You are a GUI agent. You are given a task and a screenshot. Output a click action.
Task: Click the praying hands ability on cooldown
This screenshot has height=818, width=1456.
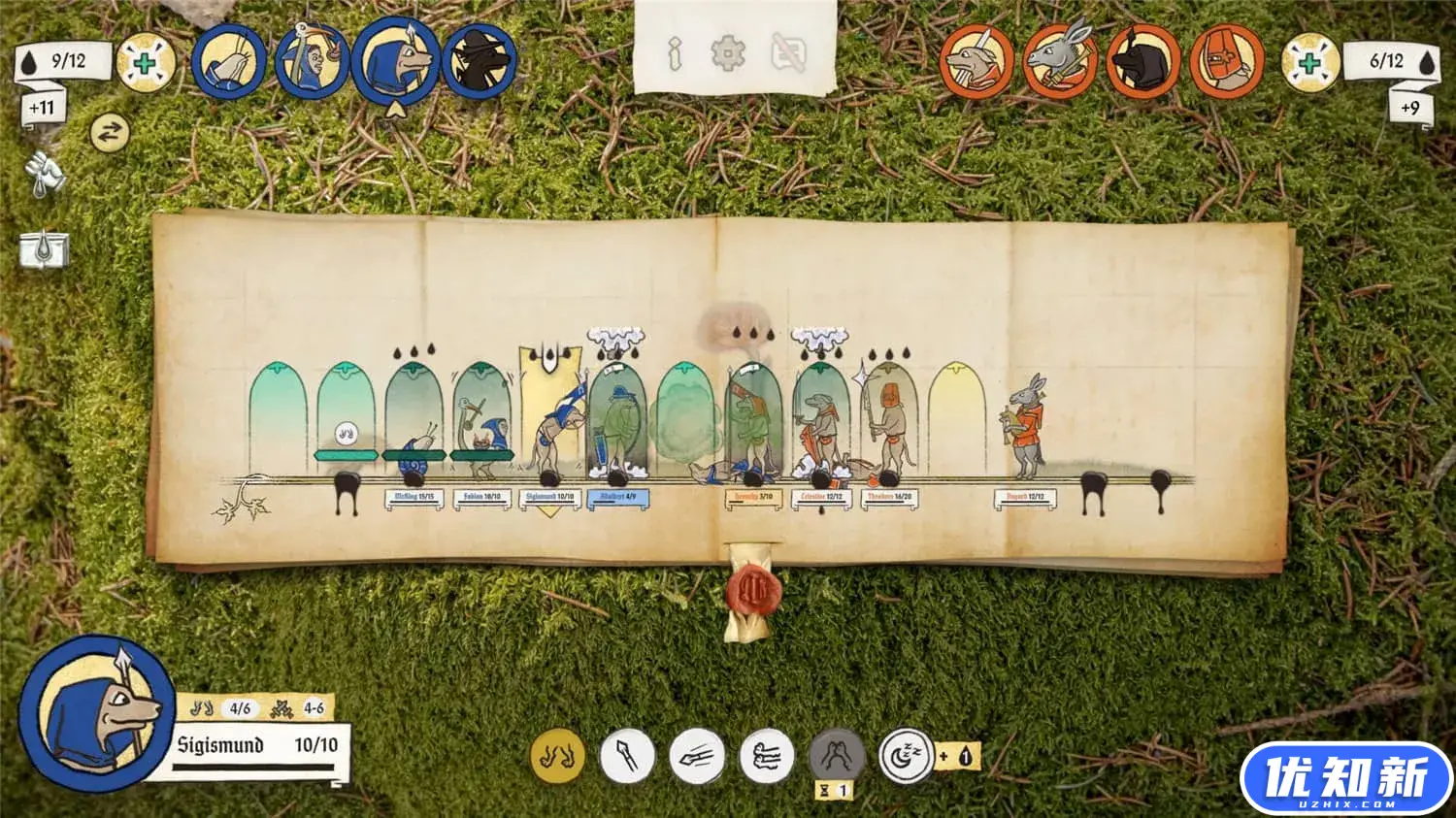pyautogui.click(x=837, y=756)
